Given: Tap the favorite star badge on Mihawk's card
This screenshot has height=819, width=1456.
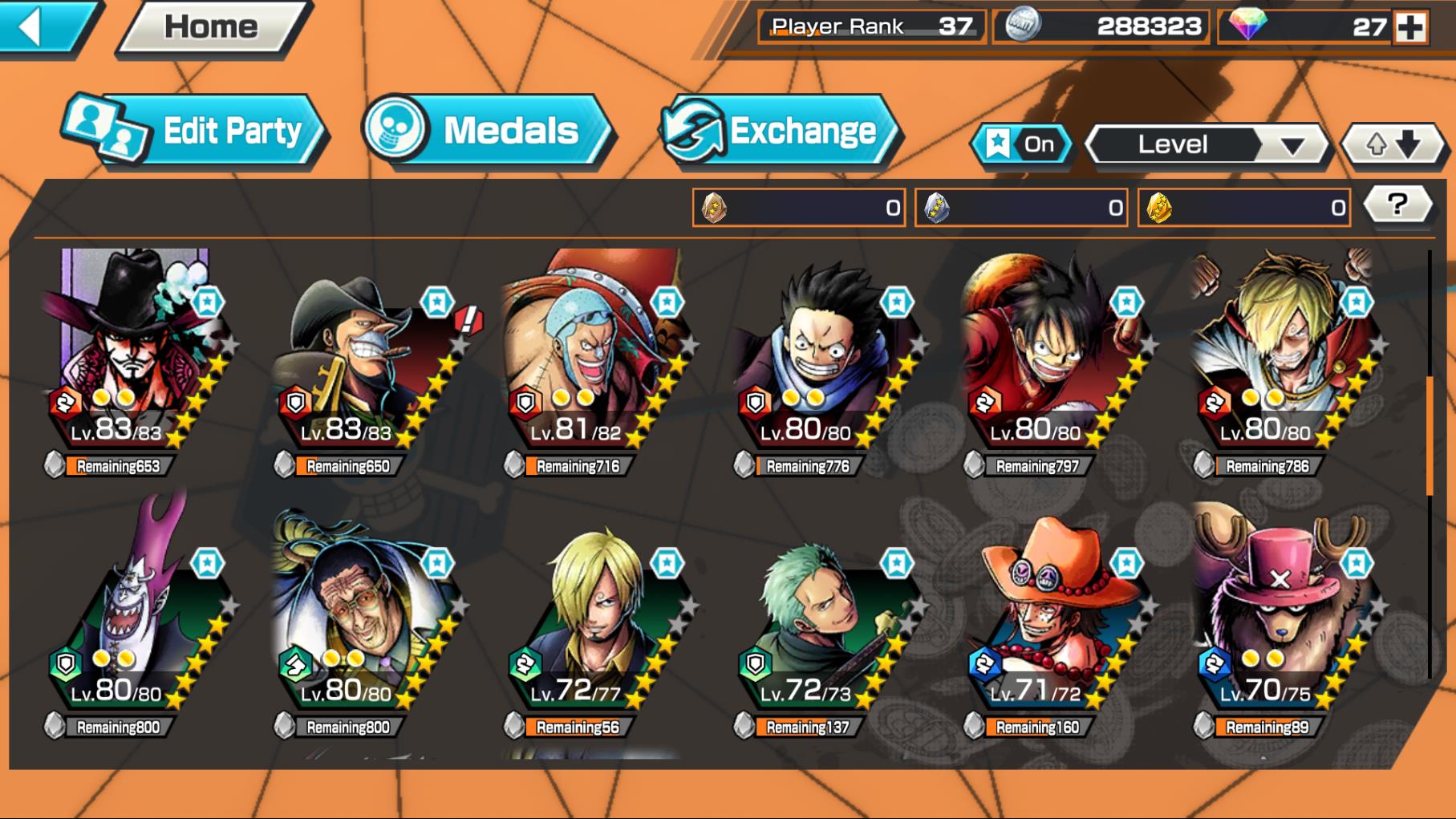Looking at the screenshot, I should click(x=209, y=302).
